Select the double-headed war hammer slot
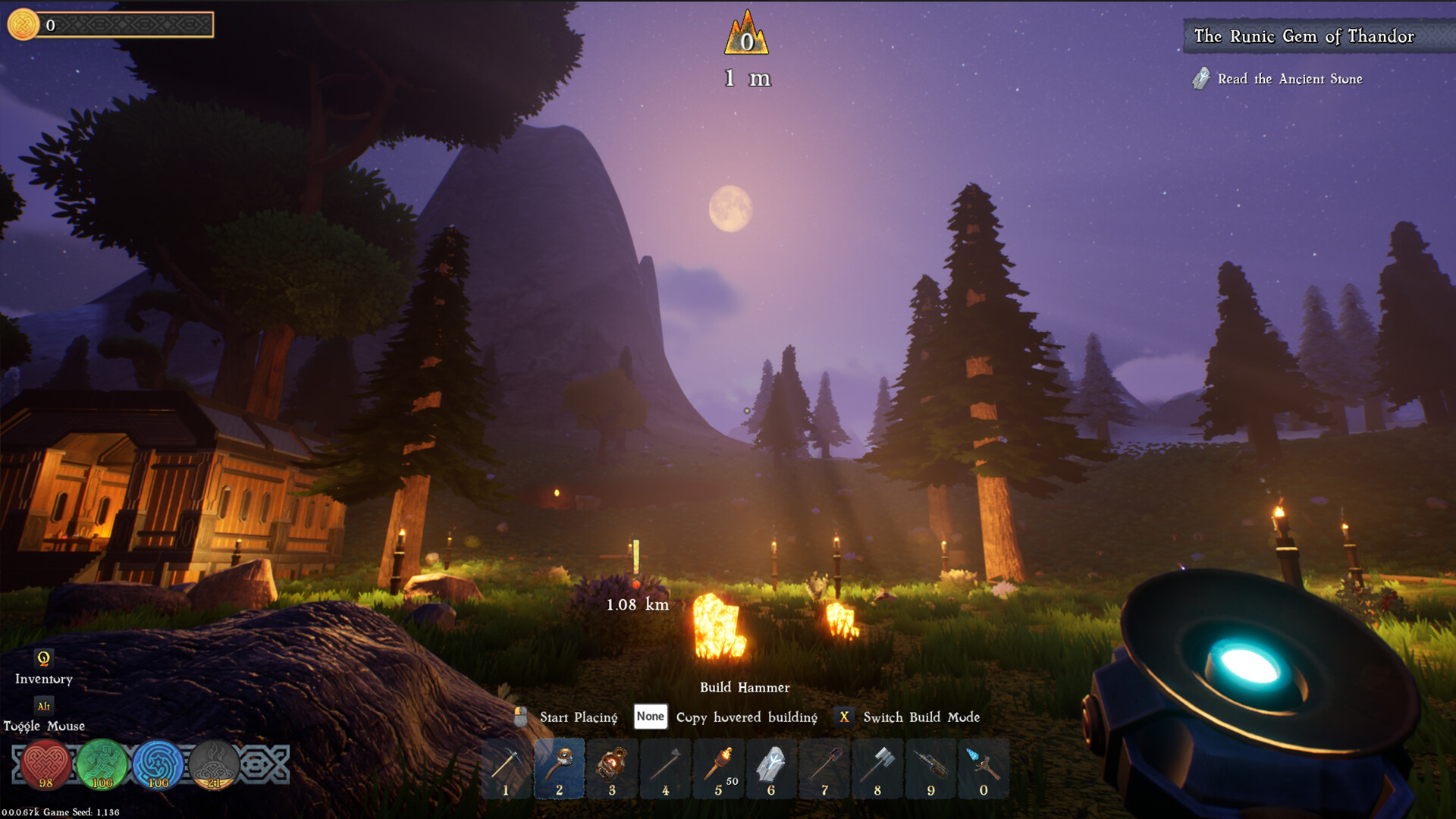The image size is (1456, 819). [x=877, y=767]
